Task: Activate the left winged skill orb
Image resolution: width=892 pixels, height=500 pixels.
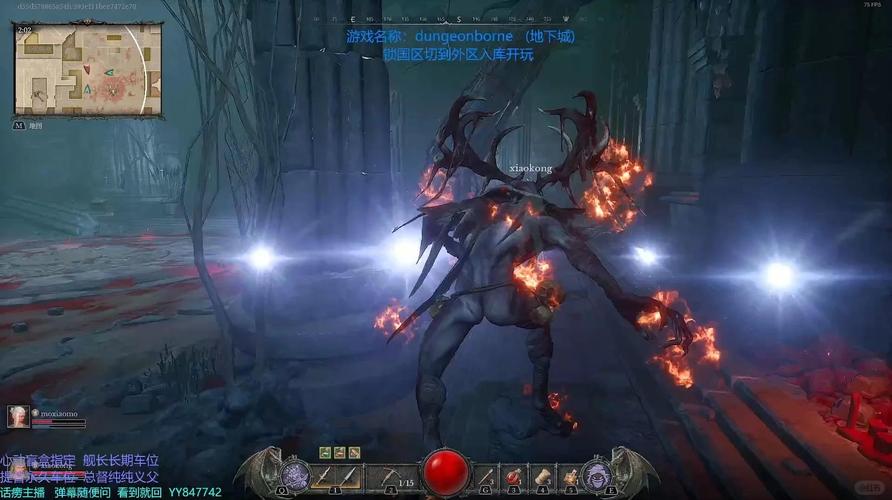Action: 295,474
